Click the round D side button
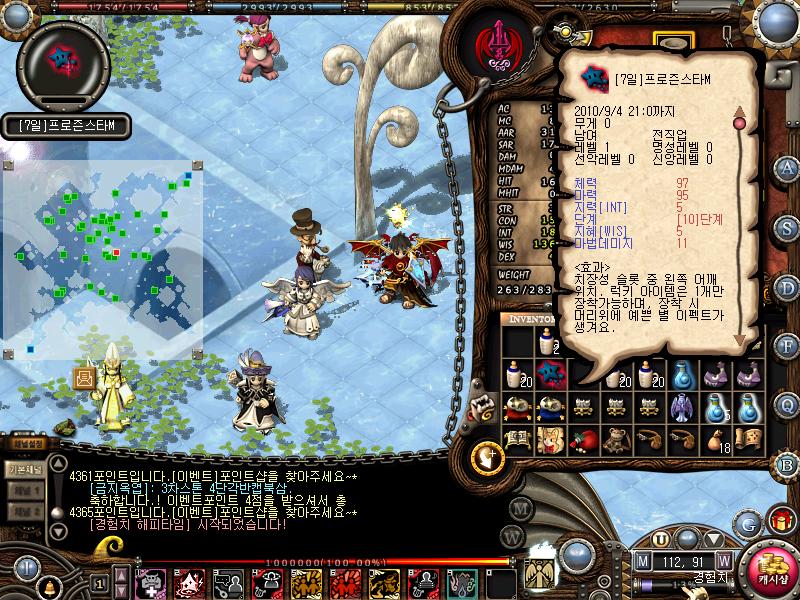This screenshot has width=800, height=600. pyautogui.click(x=787, y=286)
